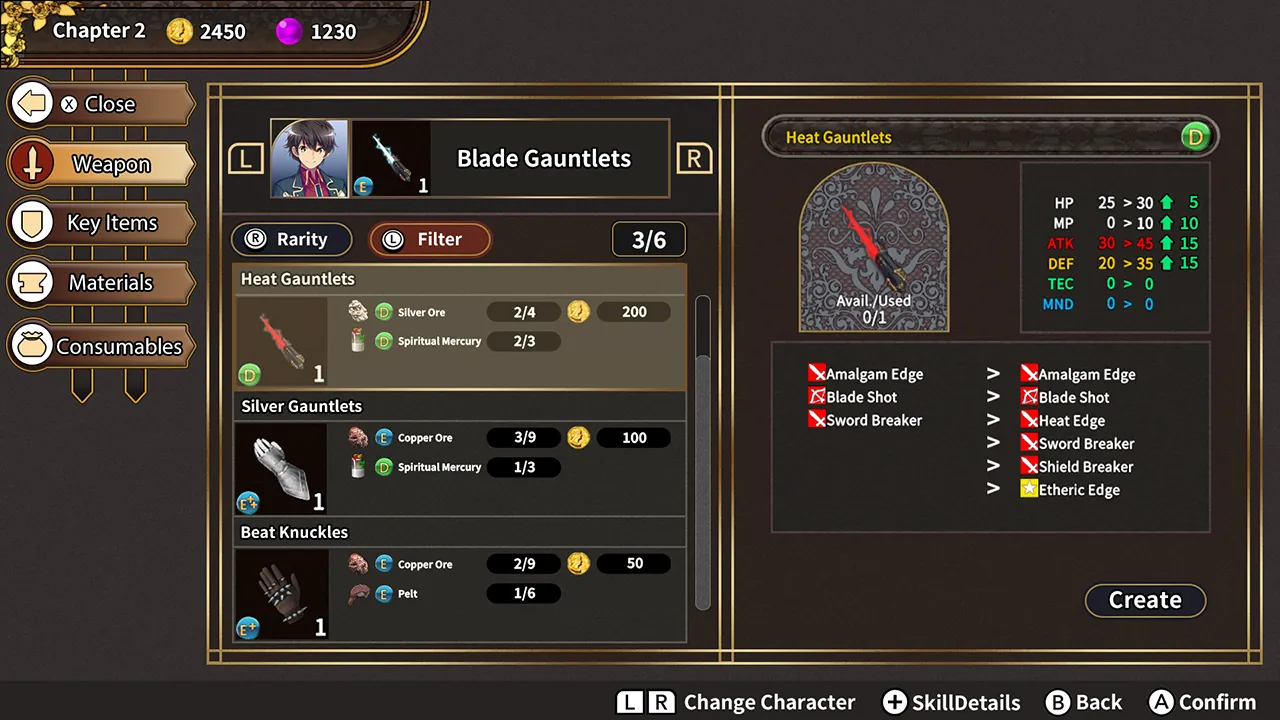Click the purple gem currency icon
This screenshot has width=1280, height=720.
(288, 31)
